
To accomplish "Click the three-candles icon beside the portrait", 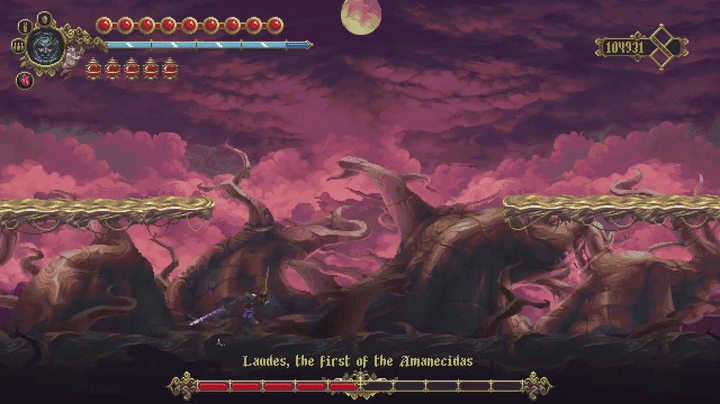I will click(17, 44).
